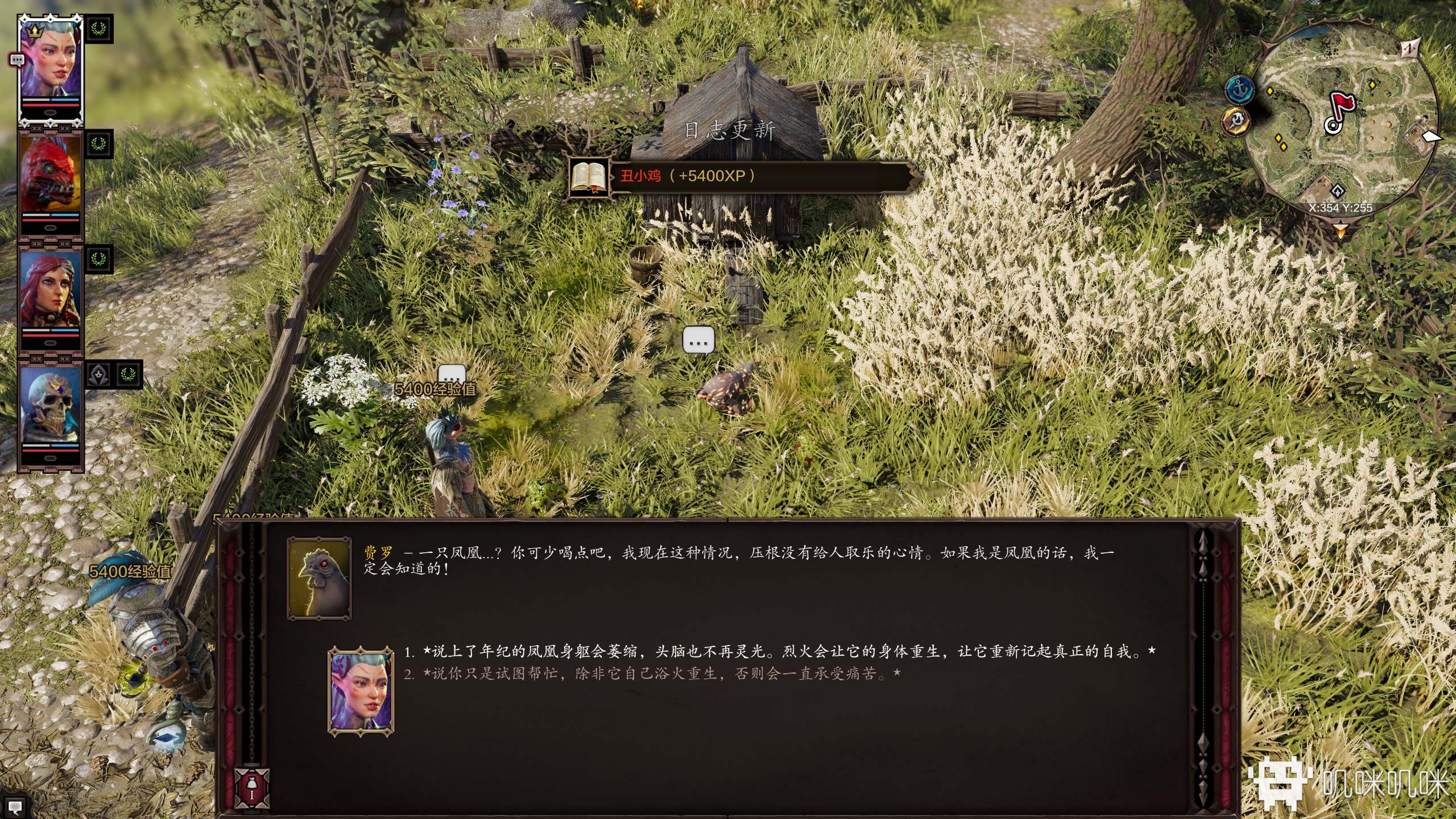
Task: Click the health bar under the top portrait
Action: click(x=50, y=105)
